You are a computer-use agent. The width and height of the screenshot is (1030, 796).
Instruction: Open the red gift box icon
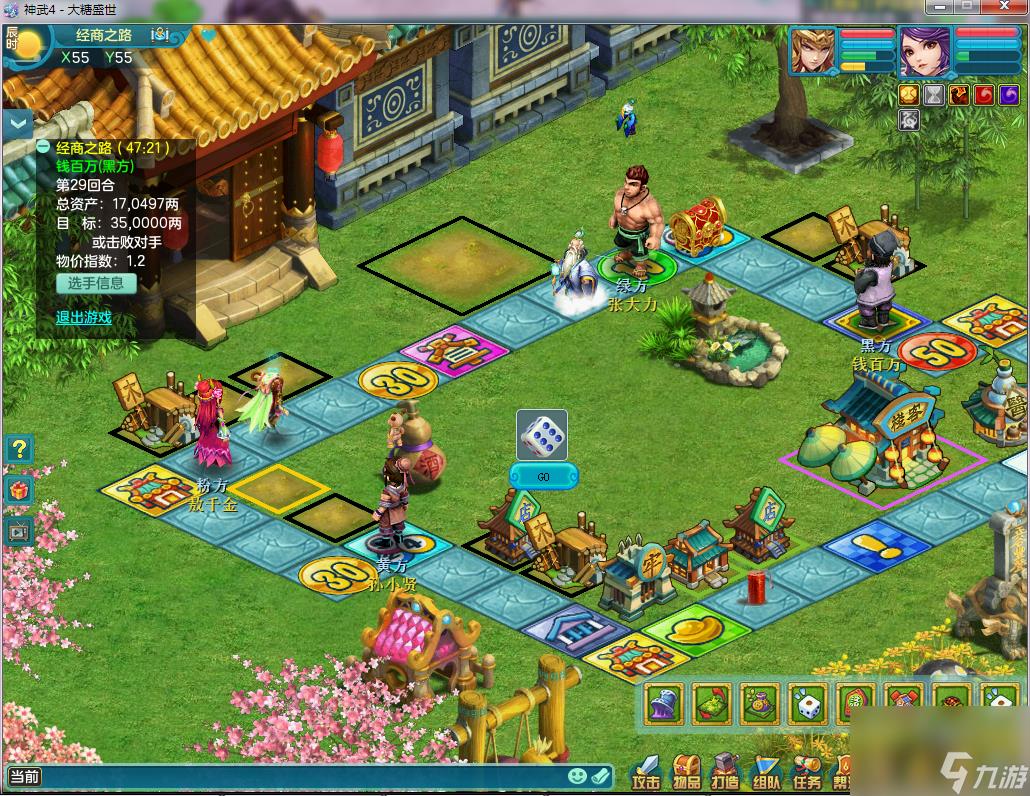tap(19, 490)
